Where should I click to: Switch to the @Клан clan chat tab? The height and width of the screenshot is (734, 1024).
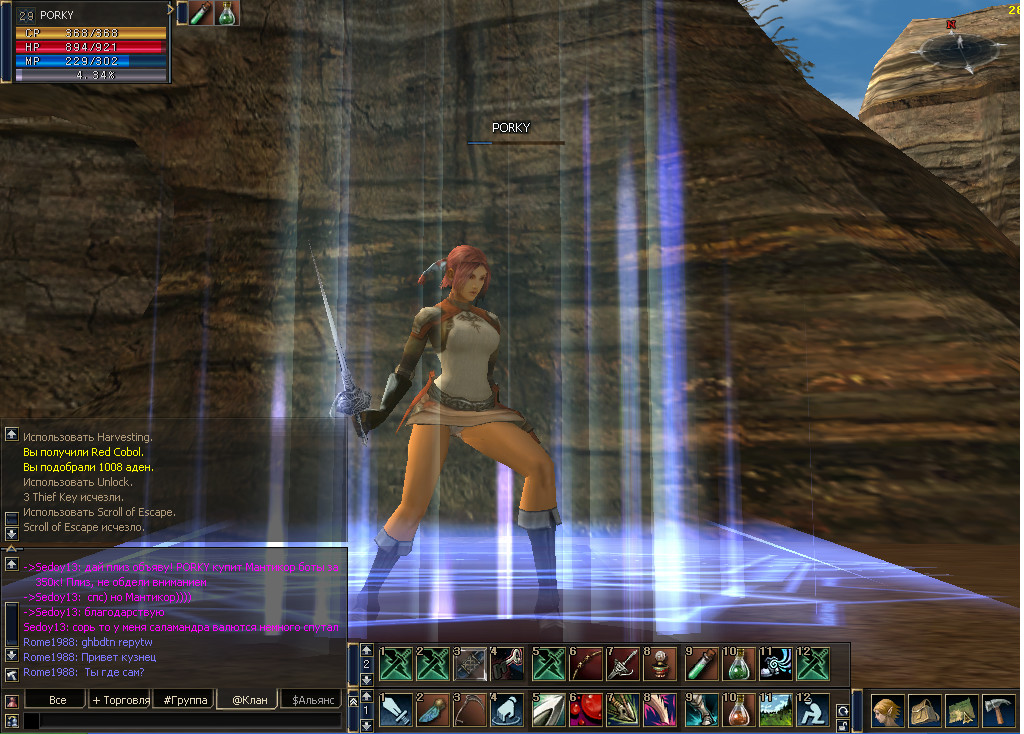coord(249,700)
